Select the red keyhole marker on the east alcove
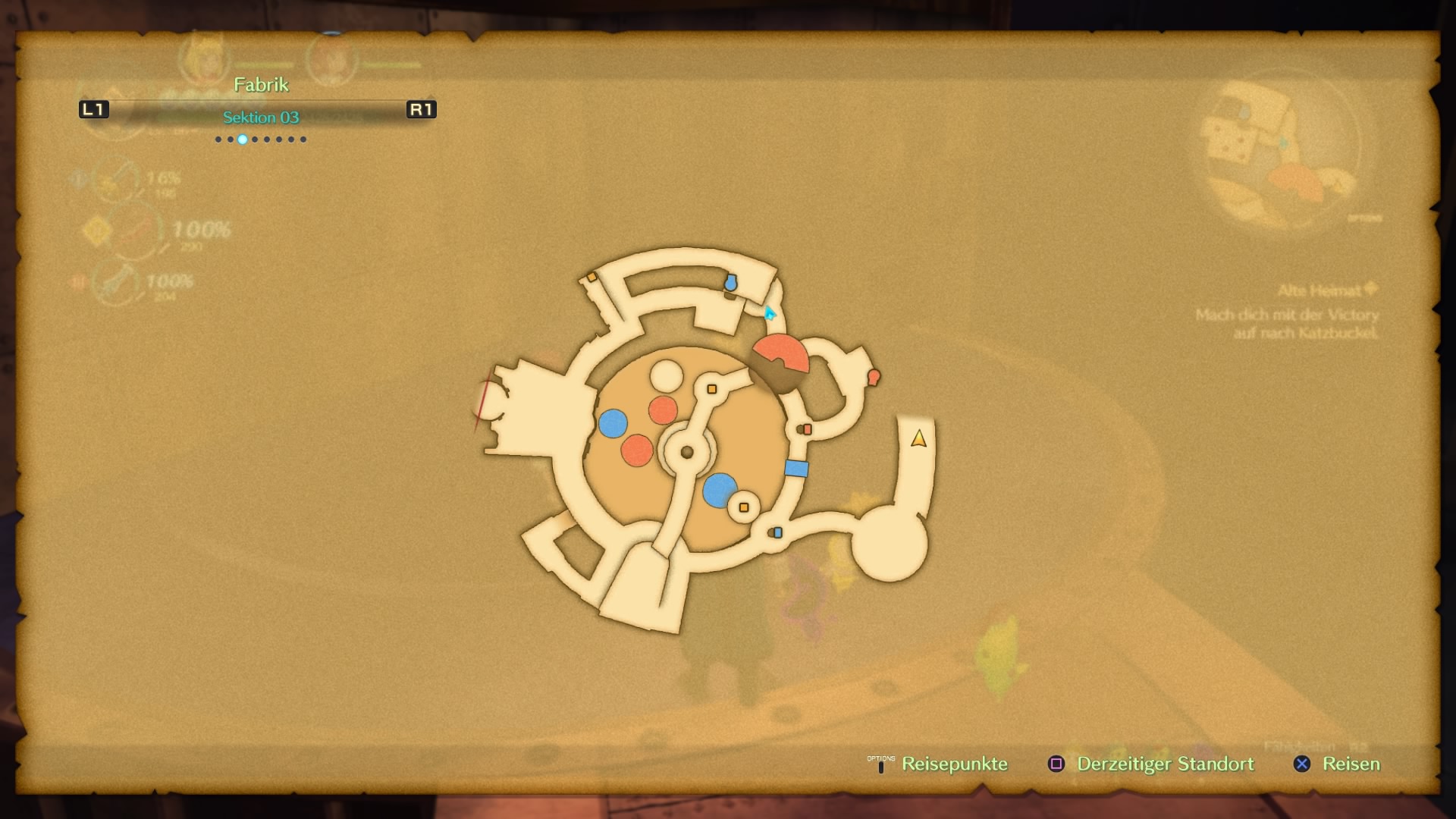Viewport: 1456px width, 819px height. [874, 376]
